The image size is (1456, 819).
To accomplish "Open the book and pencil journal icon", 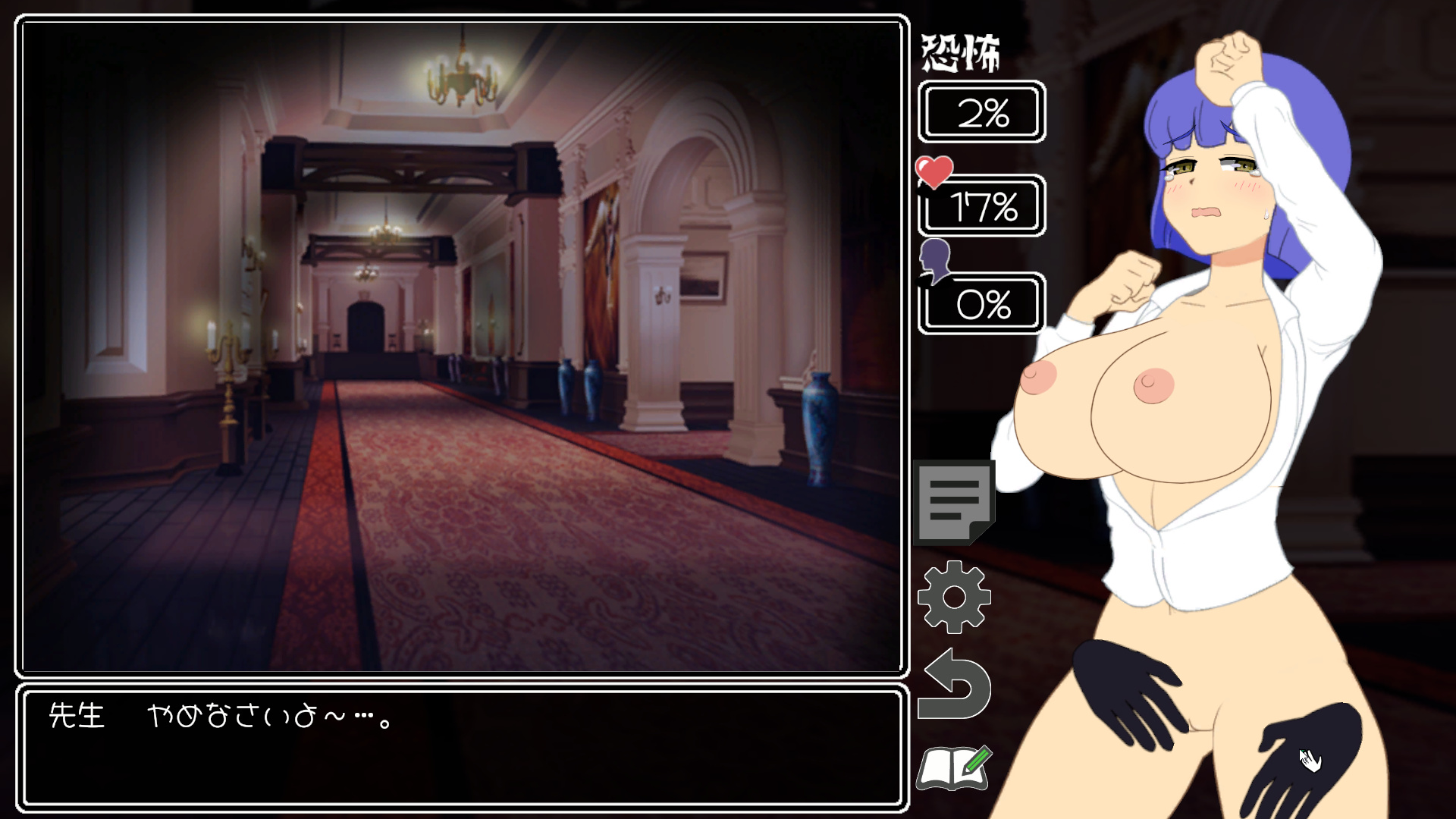I will click(954, 769).
